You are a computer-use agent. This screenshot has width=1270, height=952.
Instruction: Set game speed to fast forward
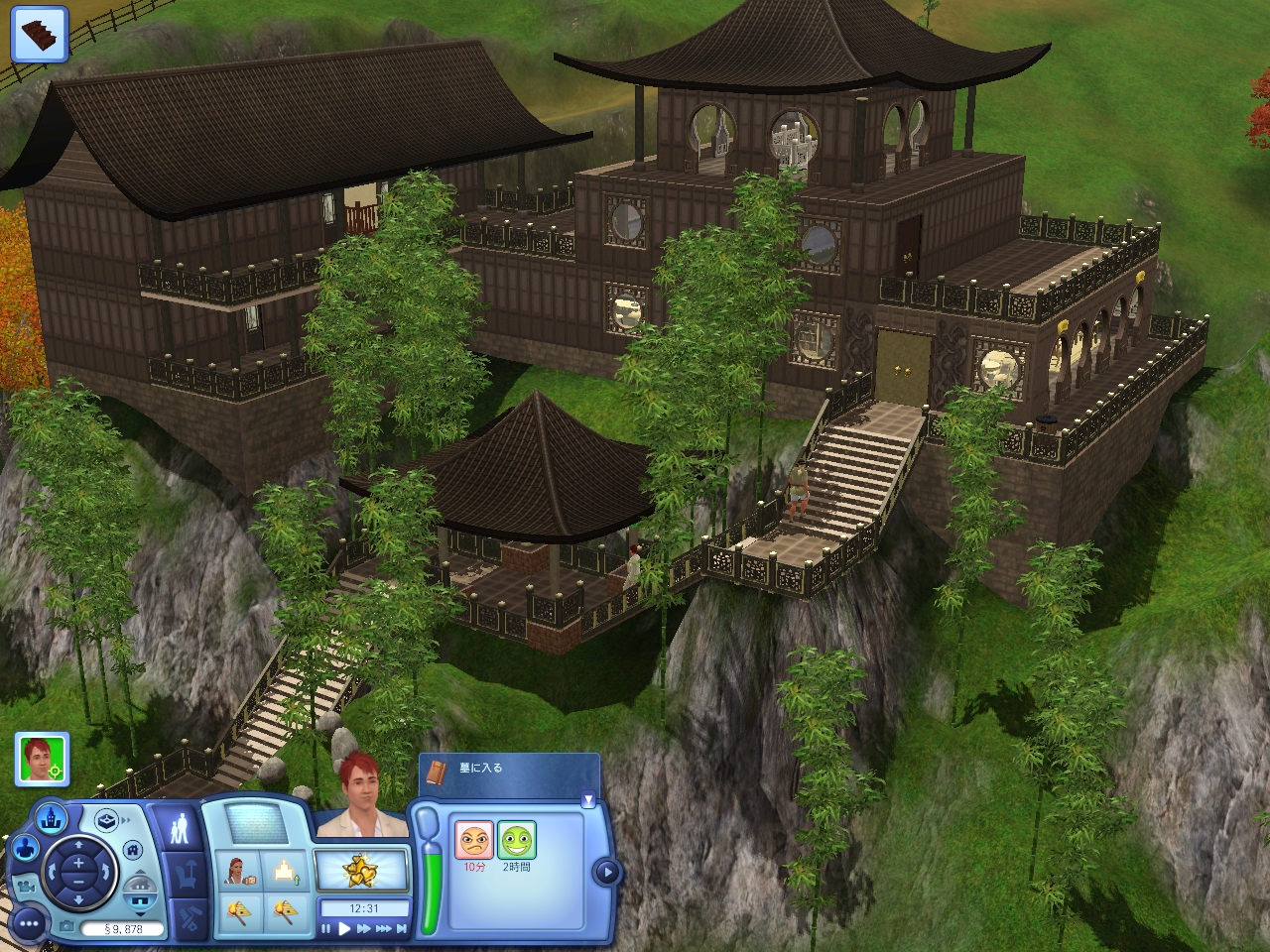pyautogui.click(x=364, y=929)
